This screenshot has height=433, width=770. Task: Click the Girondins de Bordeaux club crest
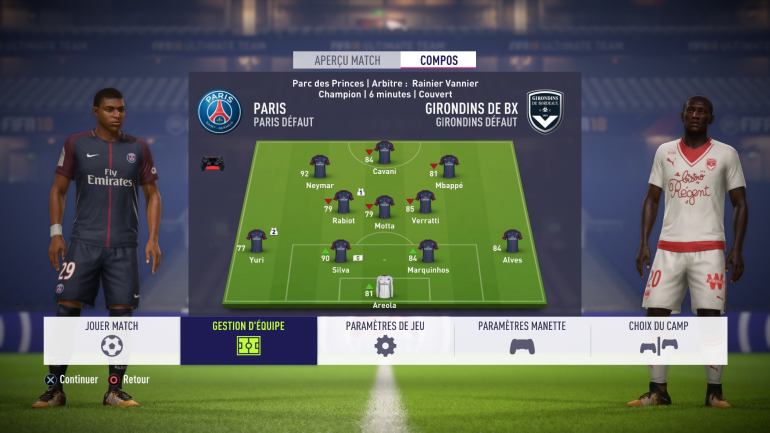(545, 111)
